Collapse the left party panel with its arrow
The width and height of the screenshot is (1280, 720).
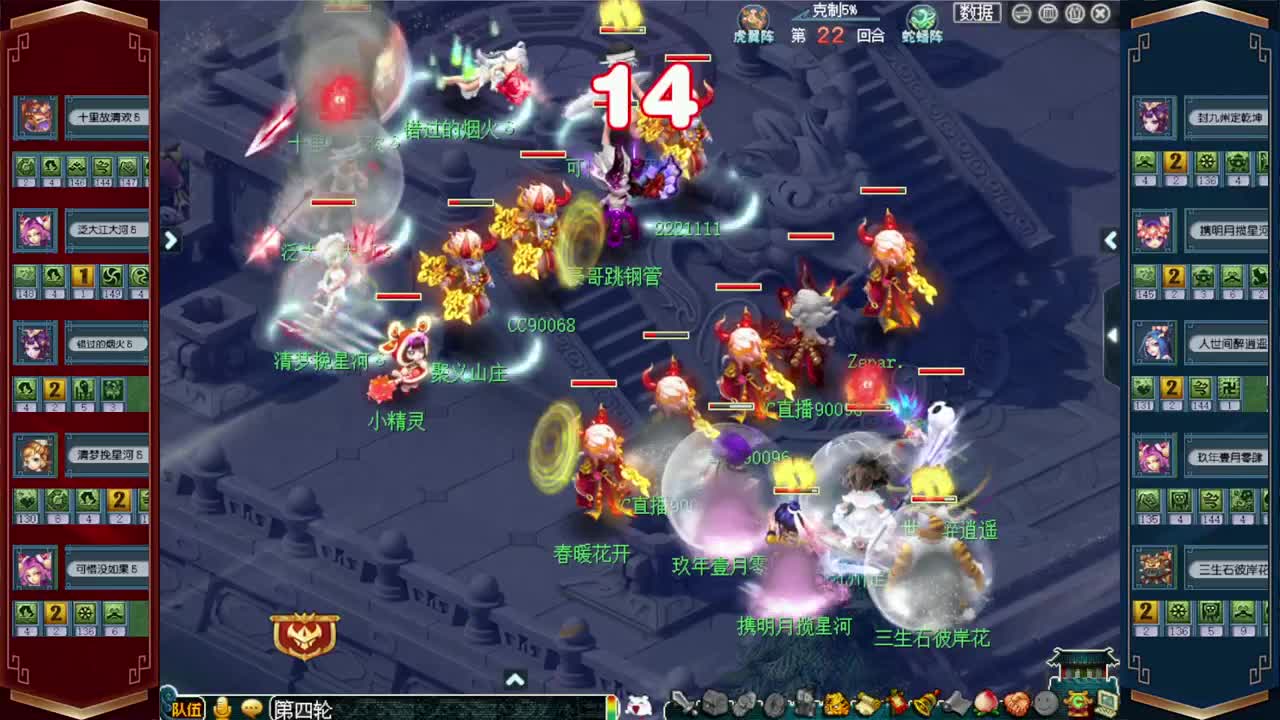point(171,240)
